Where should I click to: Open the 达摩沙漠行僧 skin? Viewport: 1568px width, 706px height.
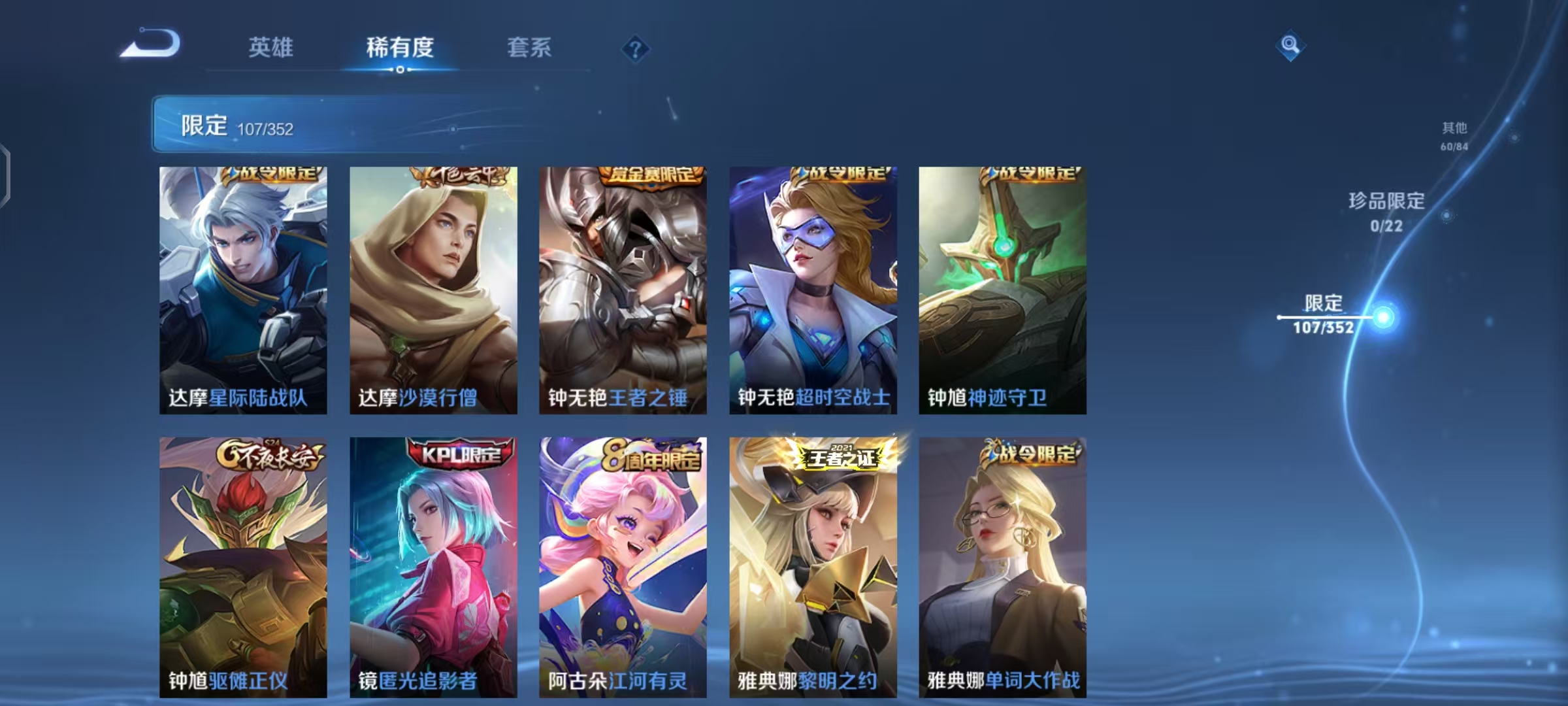coord(433,288)
